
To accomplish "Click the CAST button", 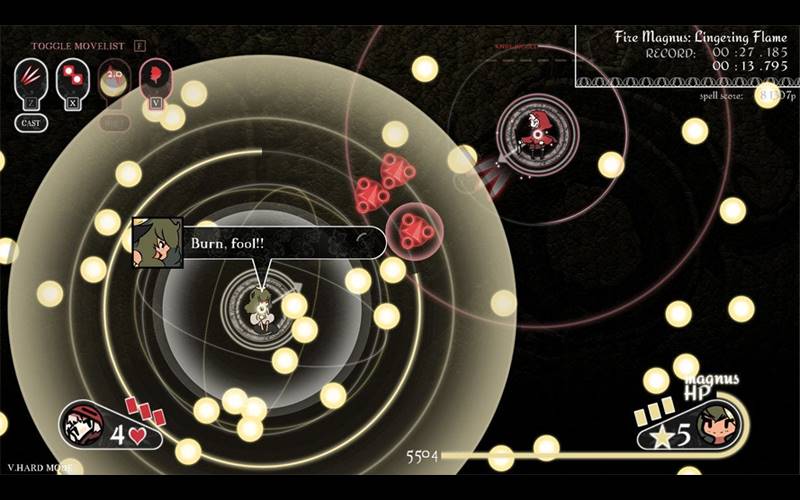I will [x=30, y=122].
